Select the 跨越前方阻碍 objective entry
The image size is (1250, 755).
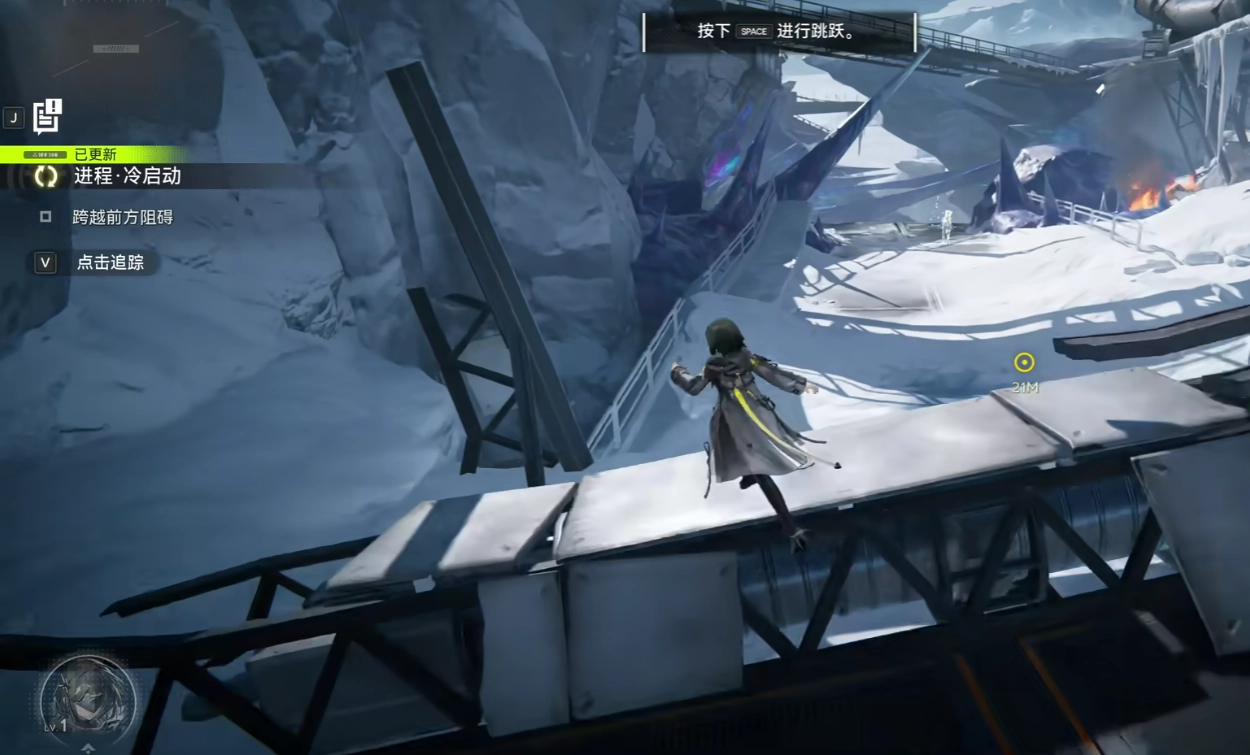[x=122, y=217]
